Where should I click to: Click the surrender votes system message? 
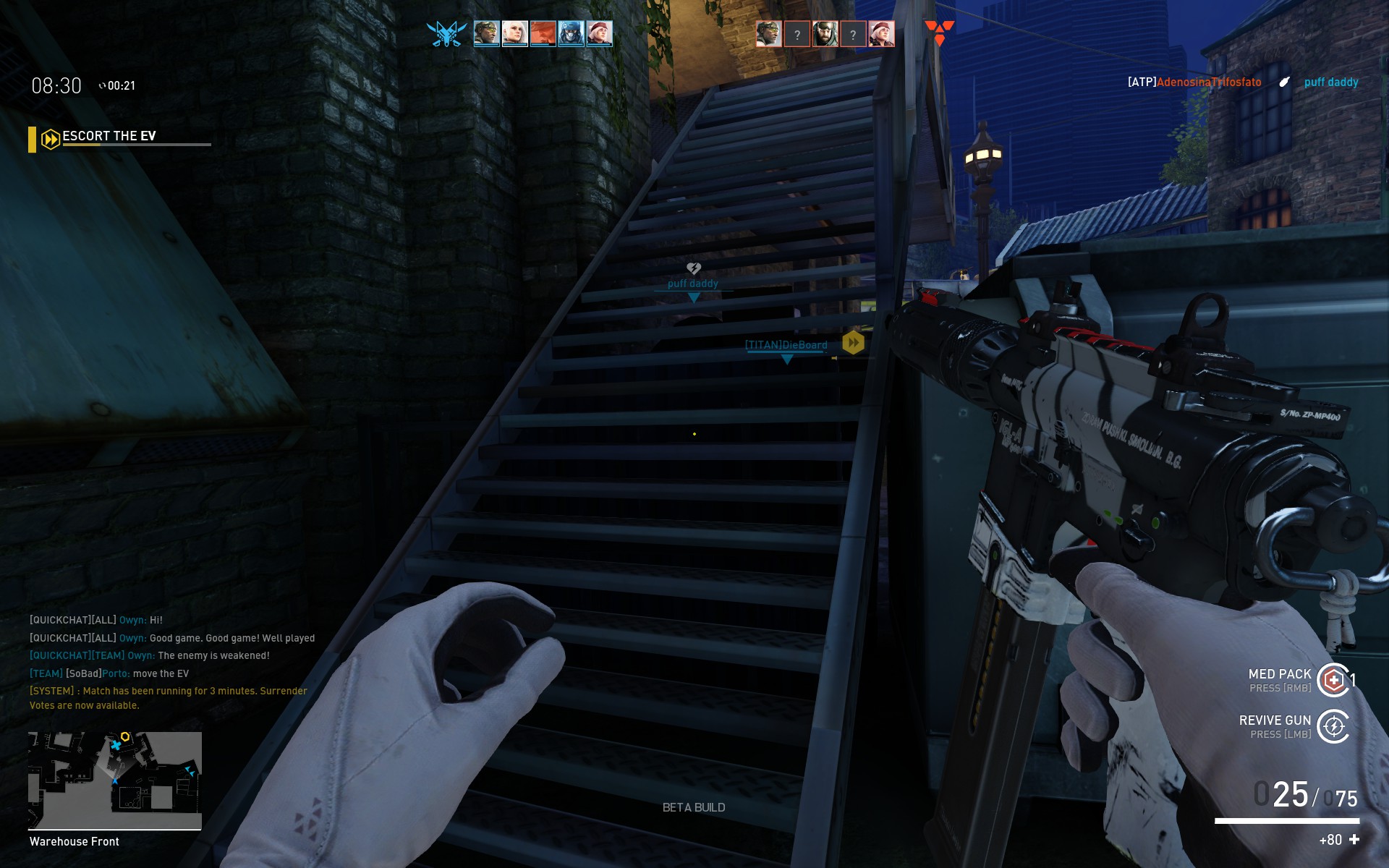coord(169,698)
